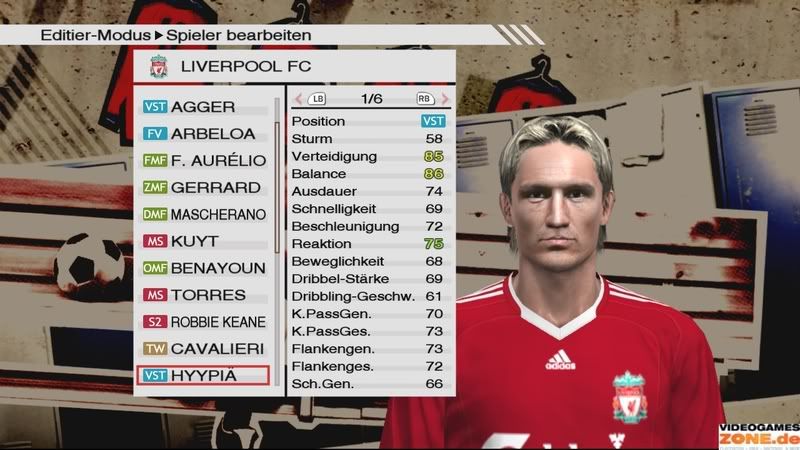Select the Reaktion stat row
The width and height of the screenshot is (800, 450).
click(x=367, y=243)
